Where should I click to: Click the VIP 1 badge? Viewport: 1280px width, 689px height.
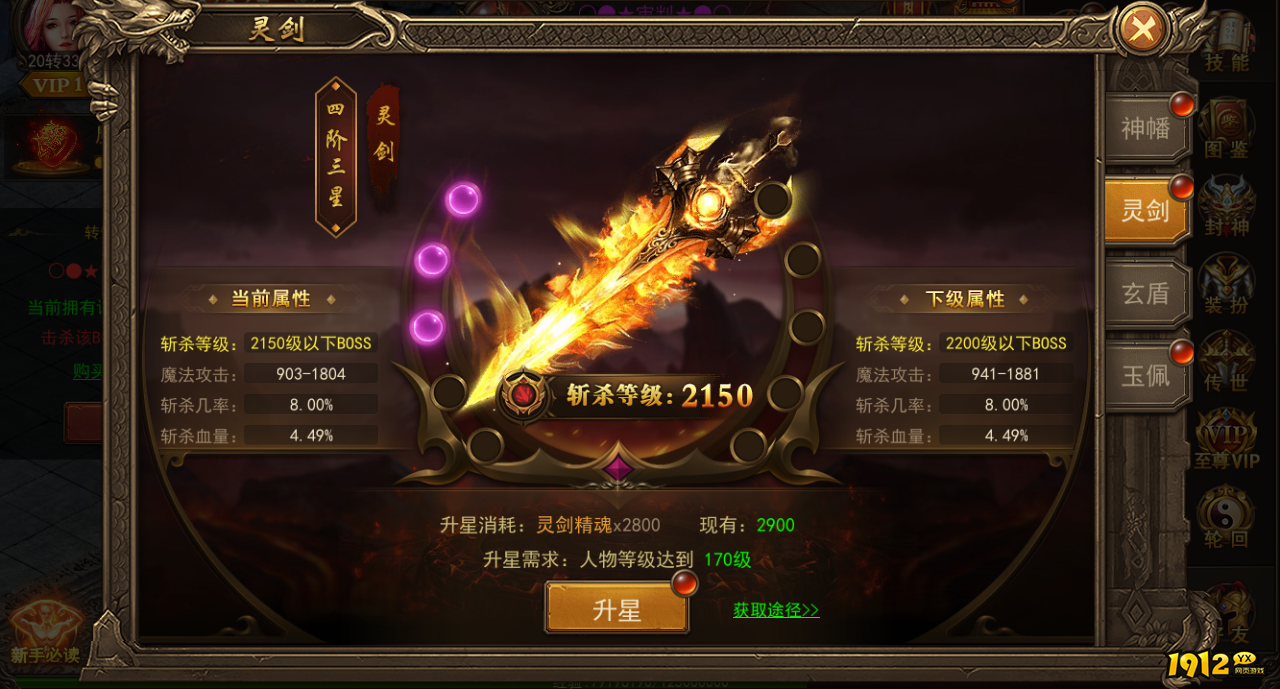coord(55,85)
